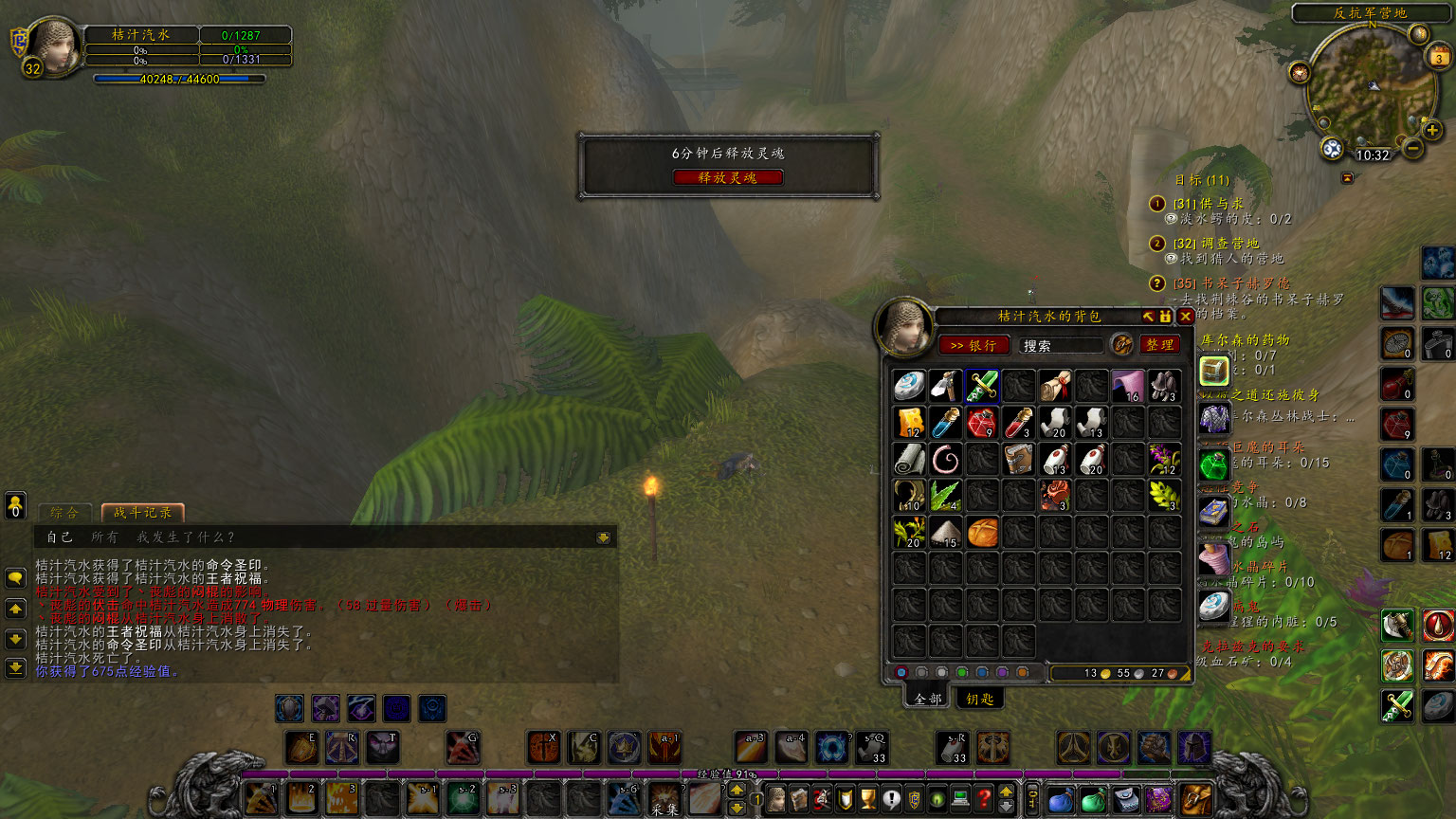Viewport: 1456px width, 819px height.
Task: Select the cheese stack in the bag
Action: point(909,423)
